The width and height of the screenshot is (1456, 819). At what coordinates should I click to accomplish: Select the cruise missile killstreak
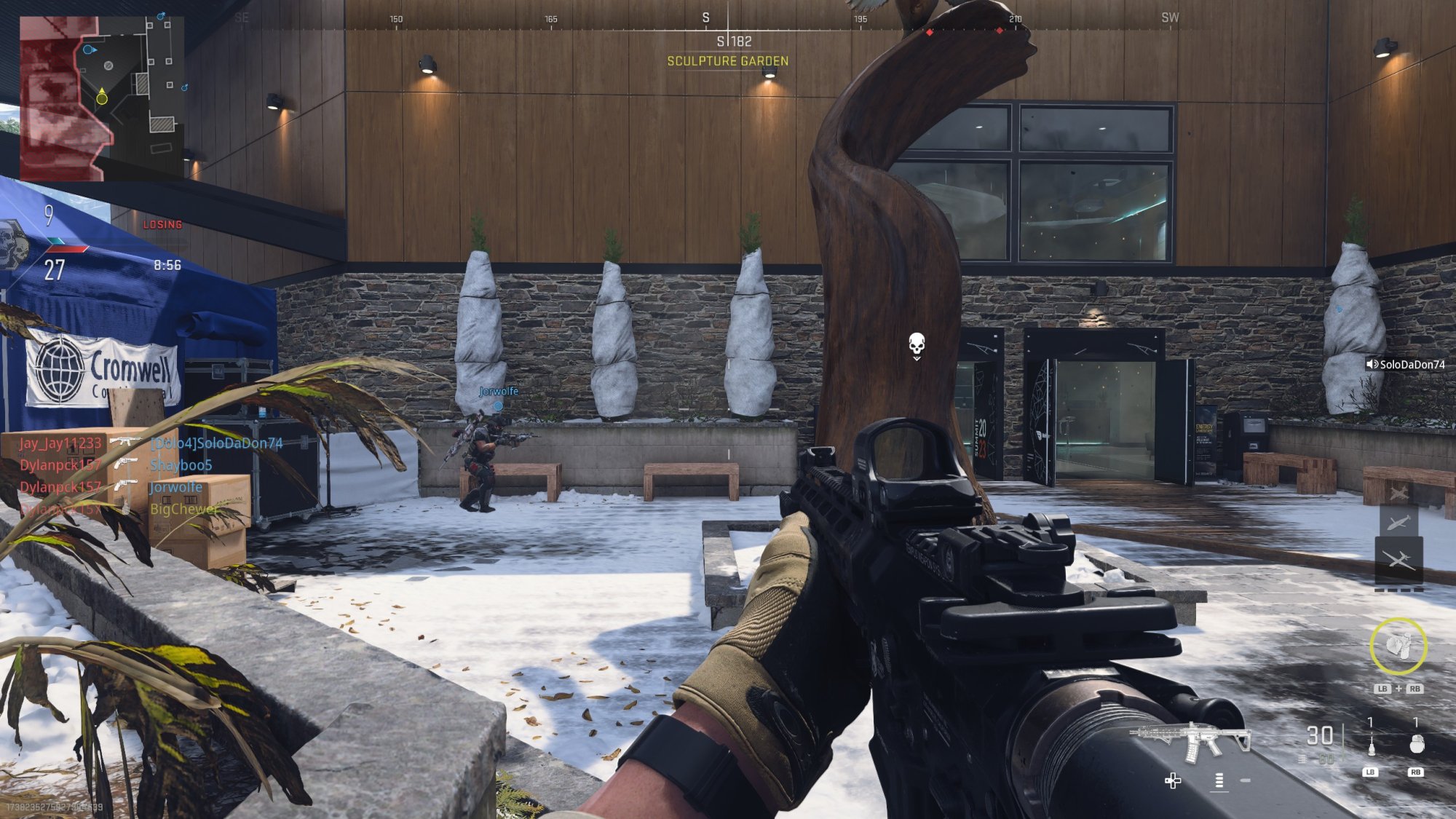click(1398, 522)
